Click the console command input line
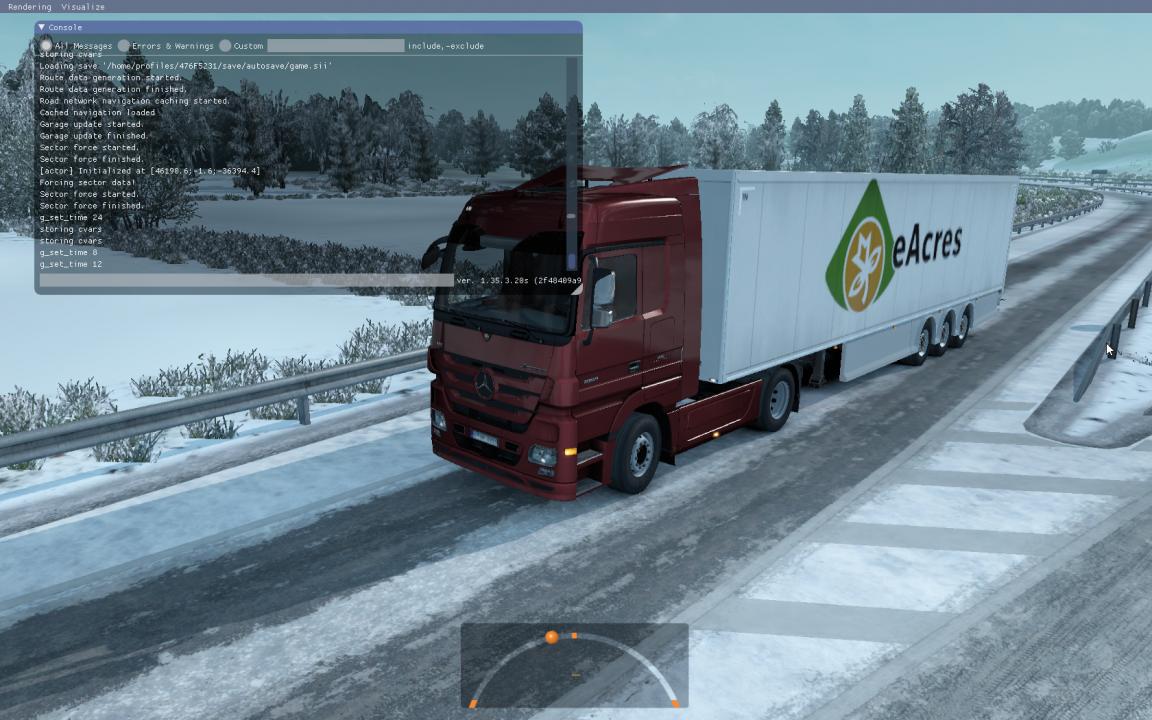1152x720 pixels. tap(245, 281)
